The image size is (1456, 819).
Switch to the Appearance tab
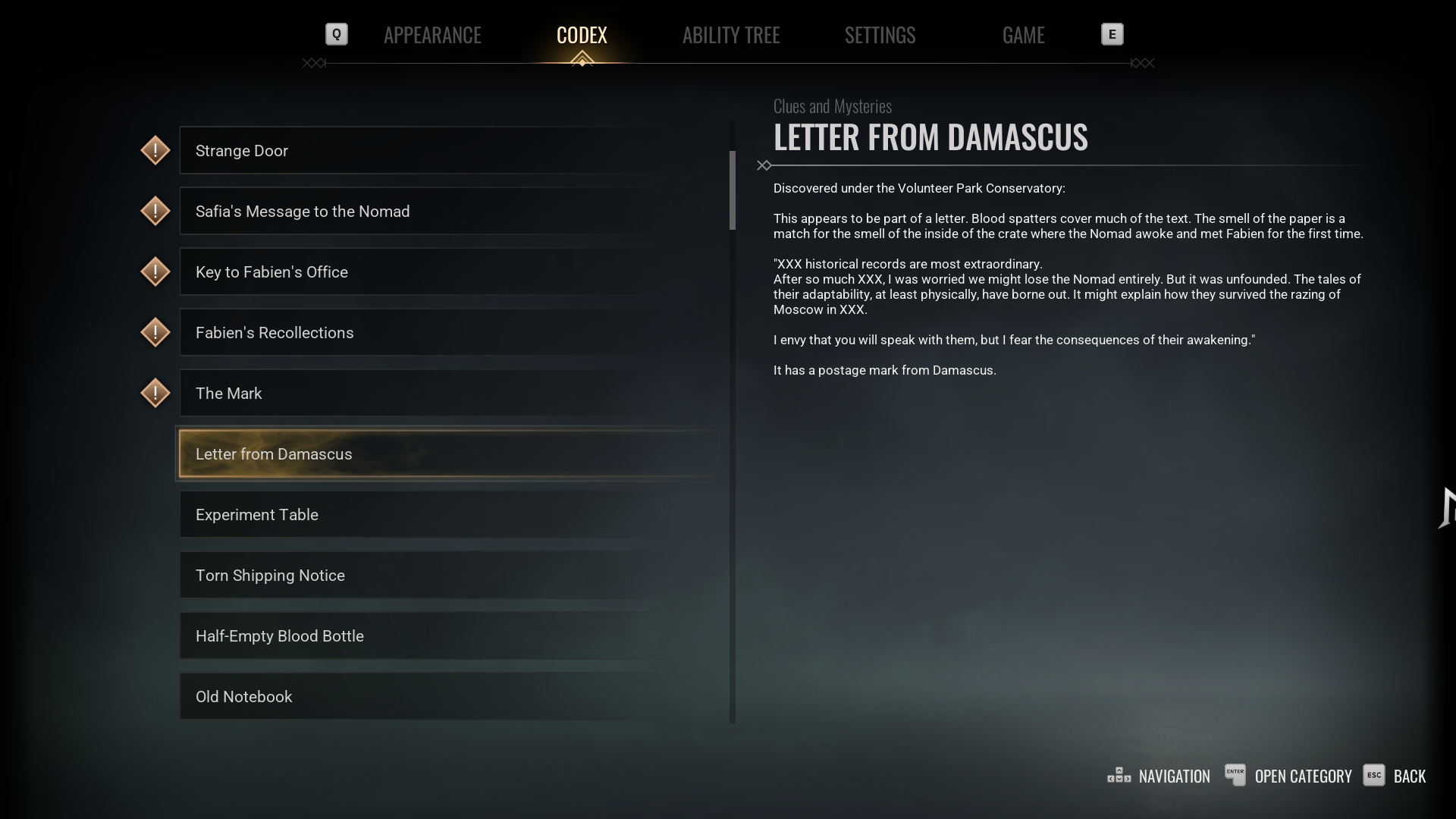[x=432, y=35]
